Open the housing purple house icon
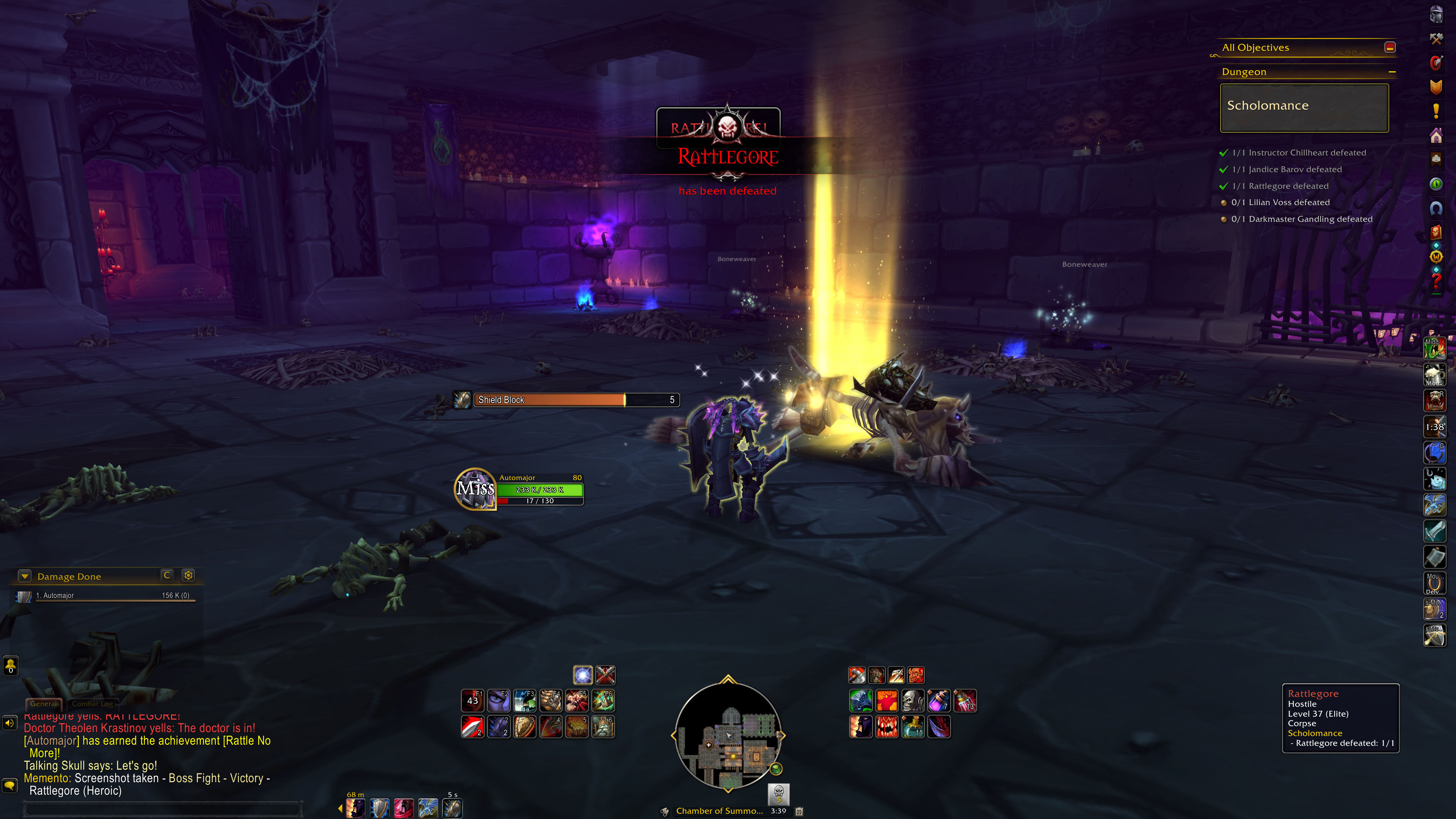The image size is (1456, 819). click(x=1436, y=136)
